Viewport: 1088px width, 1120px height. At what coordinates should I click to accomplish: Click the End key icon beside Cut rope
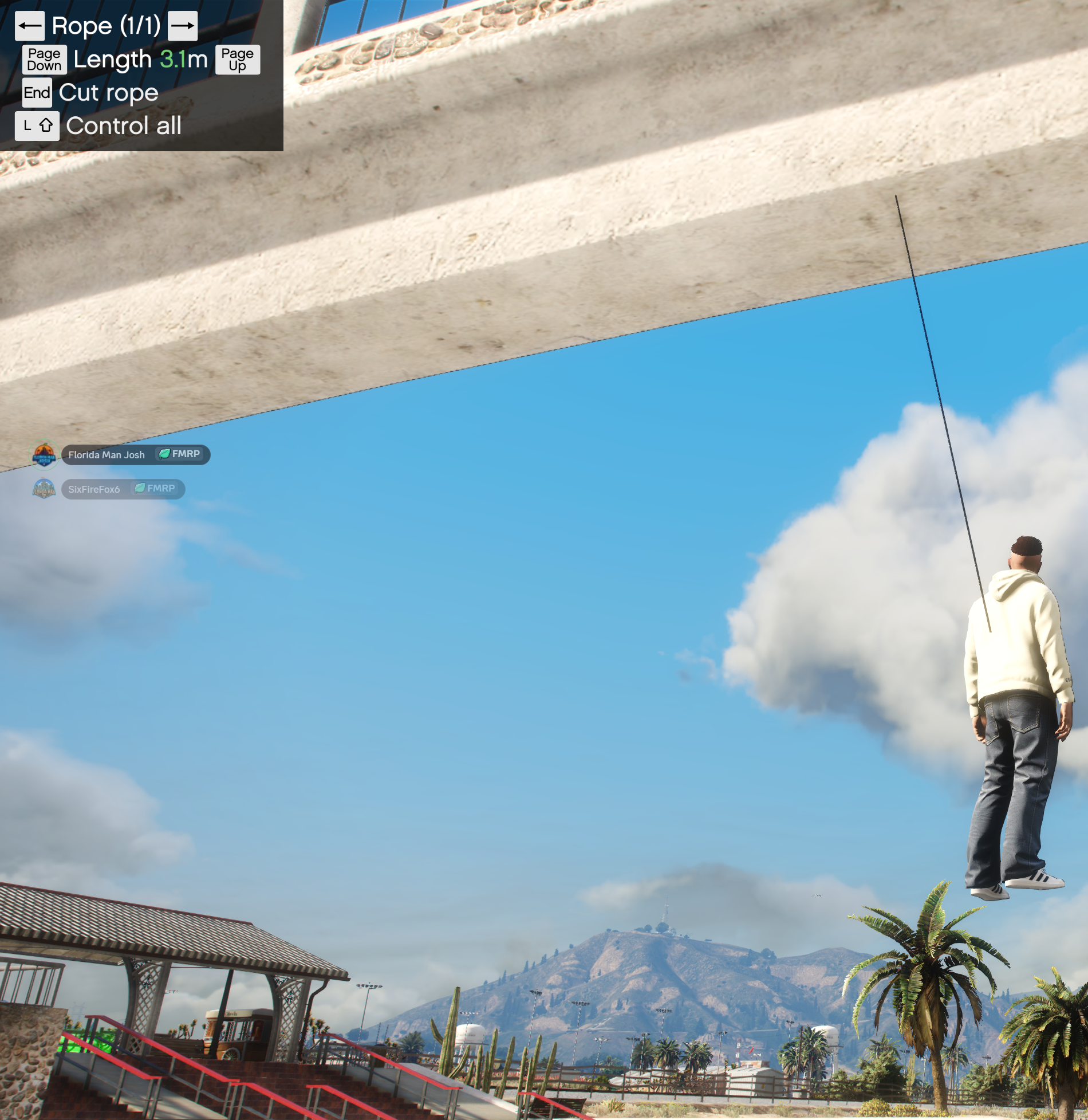click(x=36, y=93)
